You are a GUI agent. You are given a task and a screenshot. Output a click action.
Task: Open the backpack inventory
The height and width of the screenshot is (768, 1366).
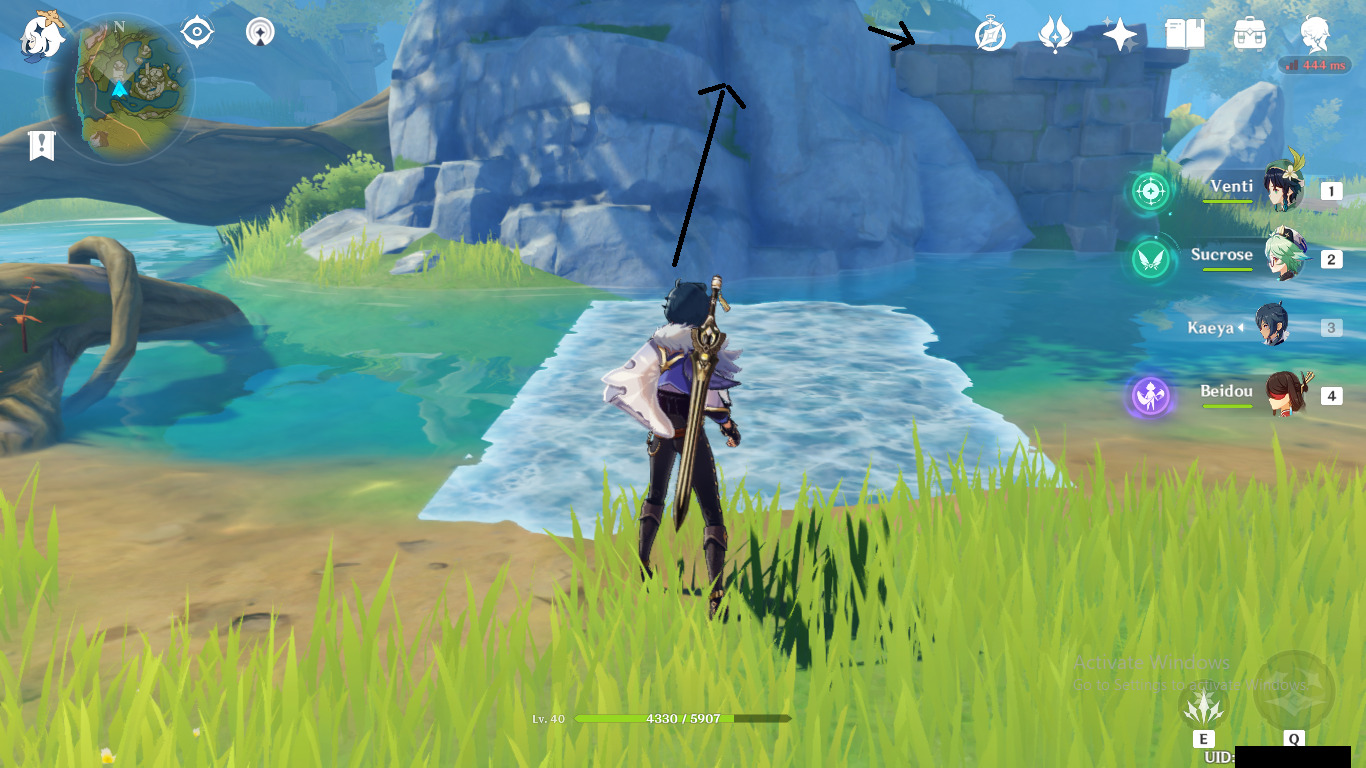coord(1249,36)
